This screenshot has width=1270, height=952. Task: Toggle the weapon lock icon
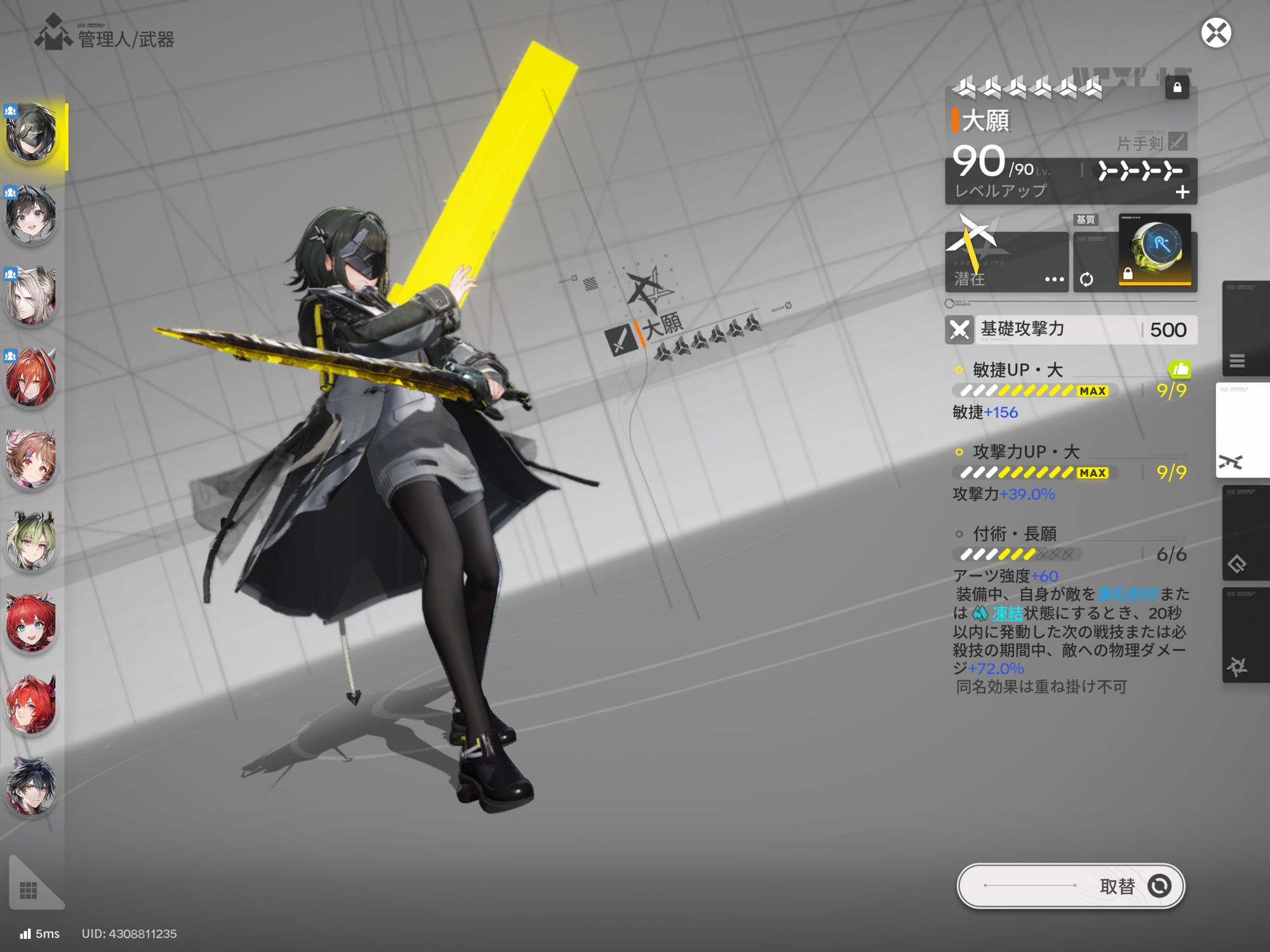click(x=1177, y=88)
